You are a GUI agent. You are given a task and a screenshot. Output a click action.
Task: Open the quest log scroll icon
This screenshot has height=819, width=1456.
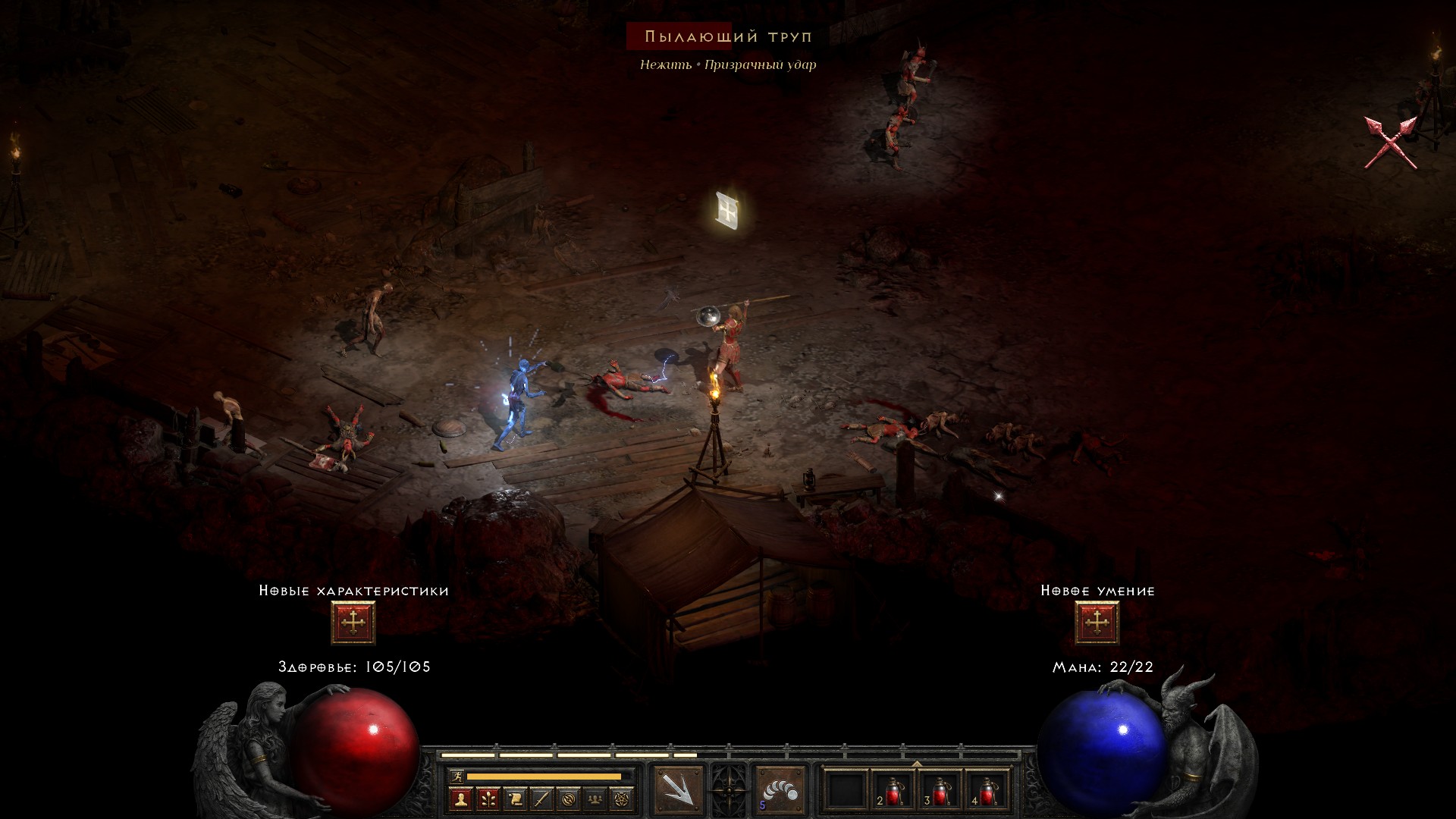pyautogui.click(x=515, y=799)
